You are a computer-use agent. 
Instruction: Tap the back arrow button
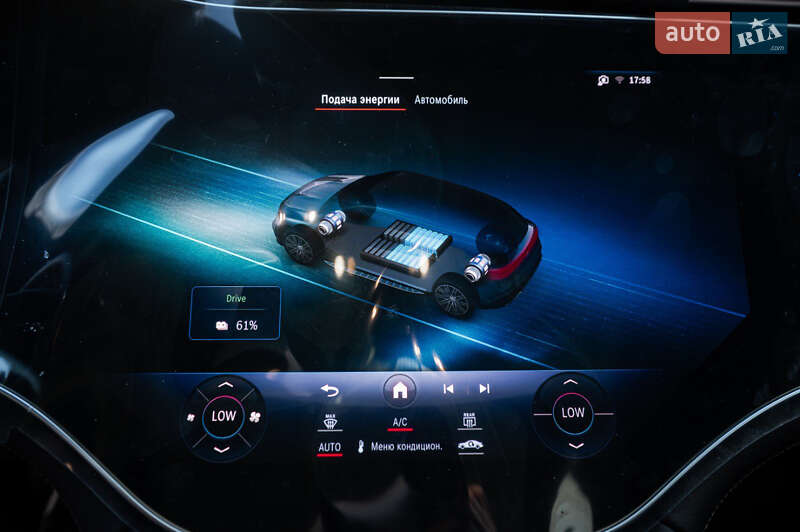pyautogui.click(x=330, y=390)
